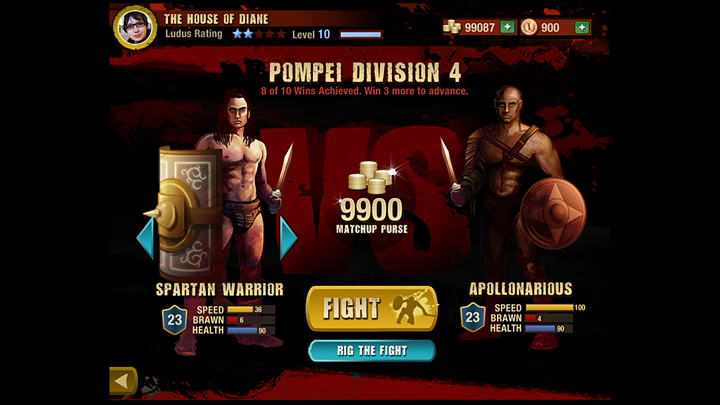
Task: Choose Rig the Fight option
Action: click(371, 350)
